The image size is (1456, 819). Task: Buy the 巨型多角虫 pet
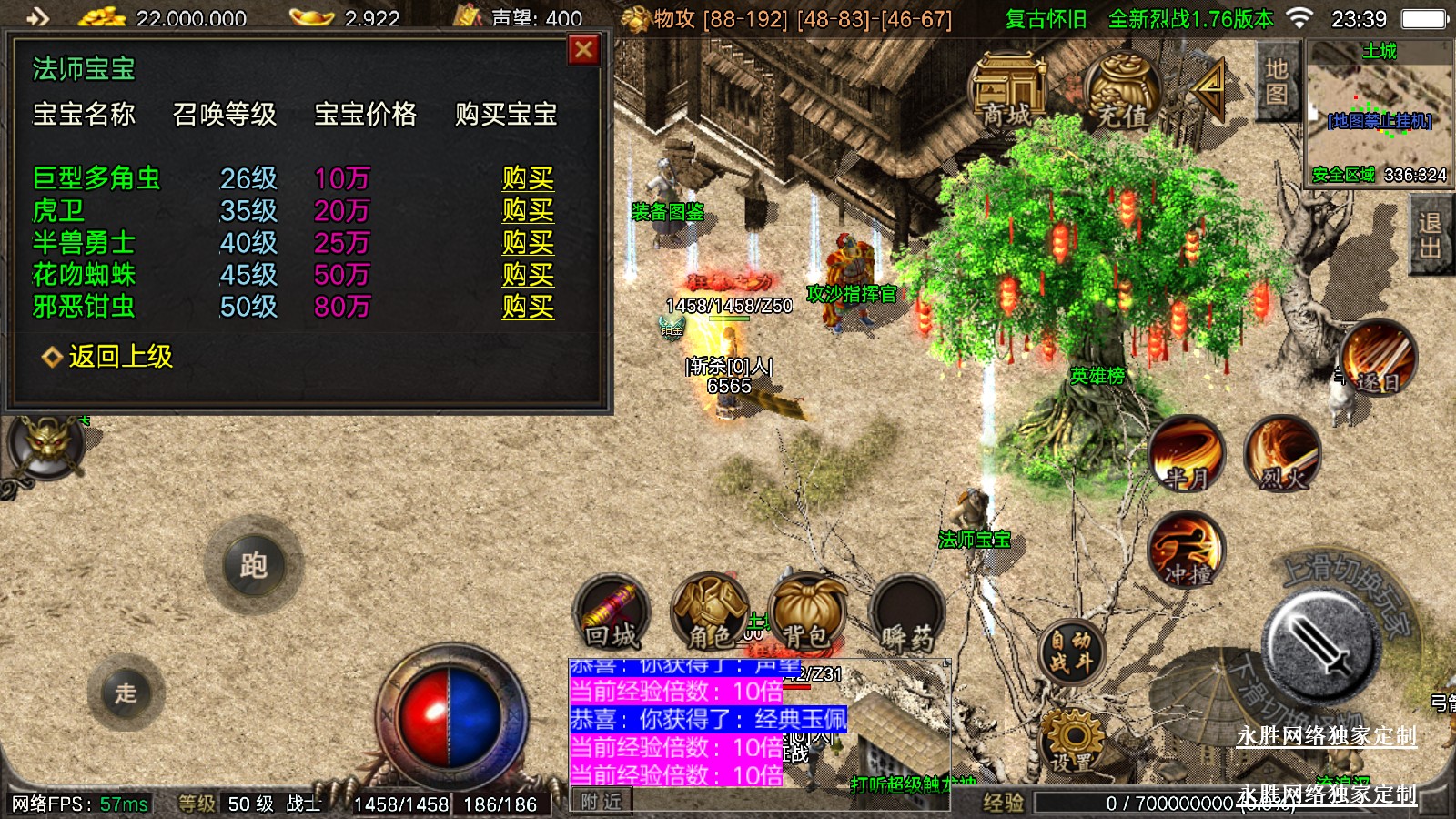[528, 178]
